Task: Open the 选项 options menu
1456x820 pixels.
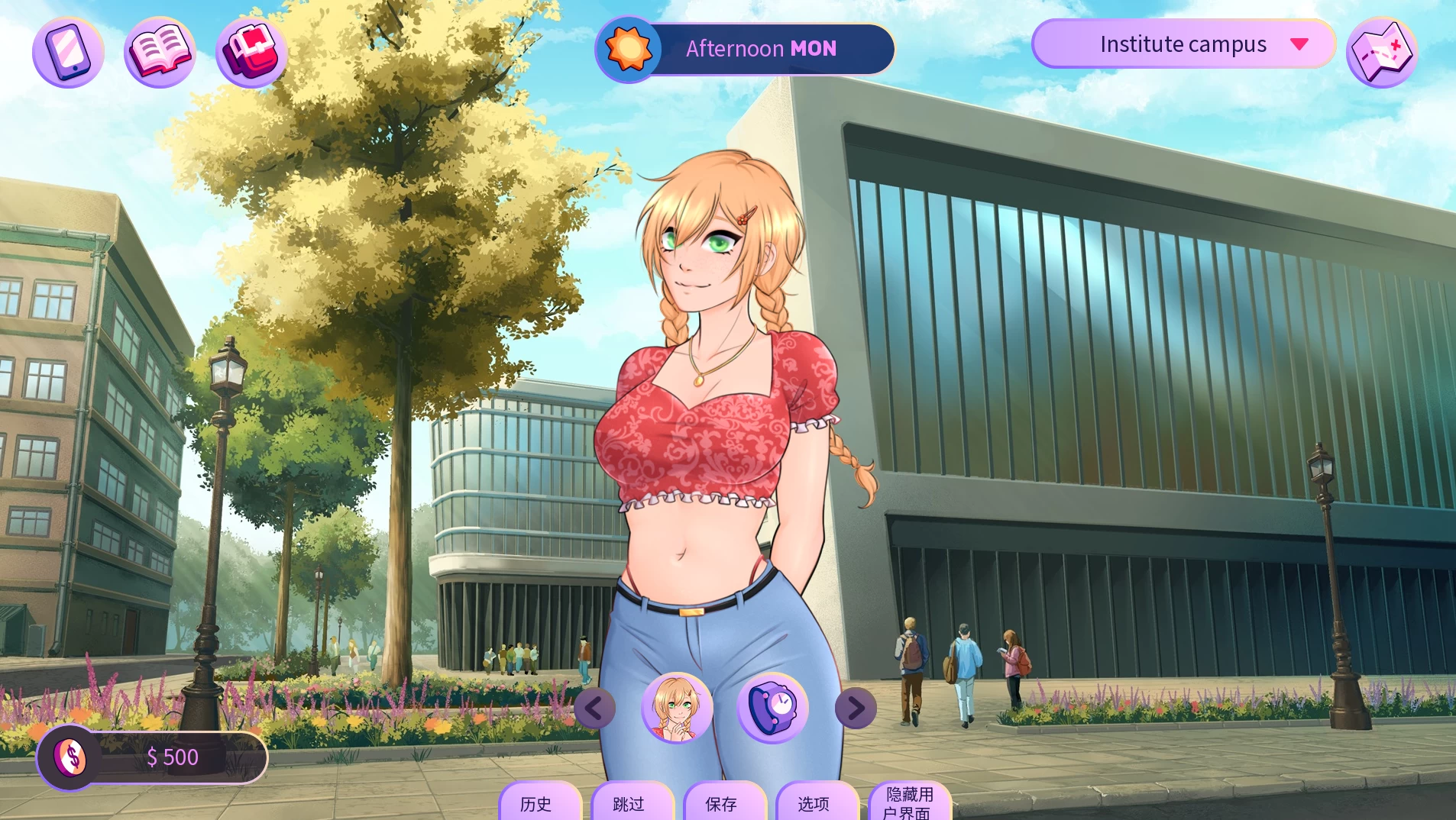Action: [x=814, y=803]
